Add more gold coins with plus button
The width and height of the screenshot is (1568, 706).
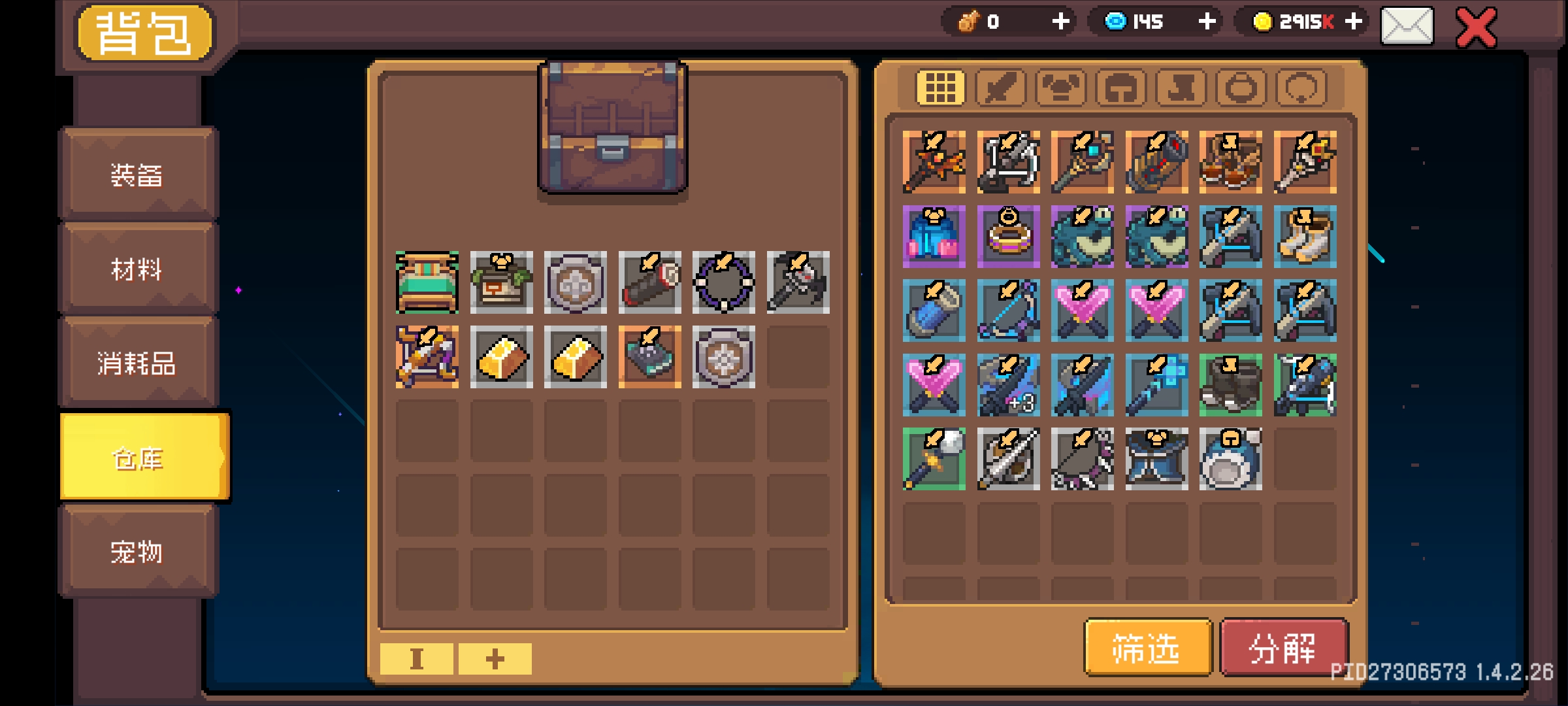coord(1354,22)
